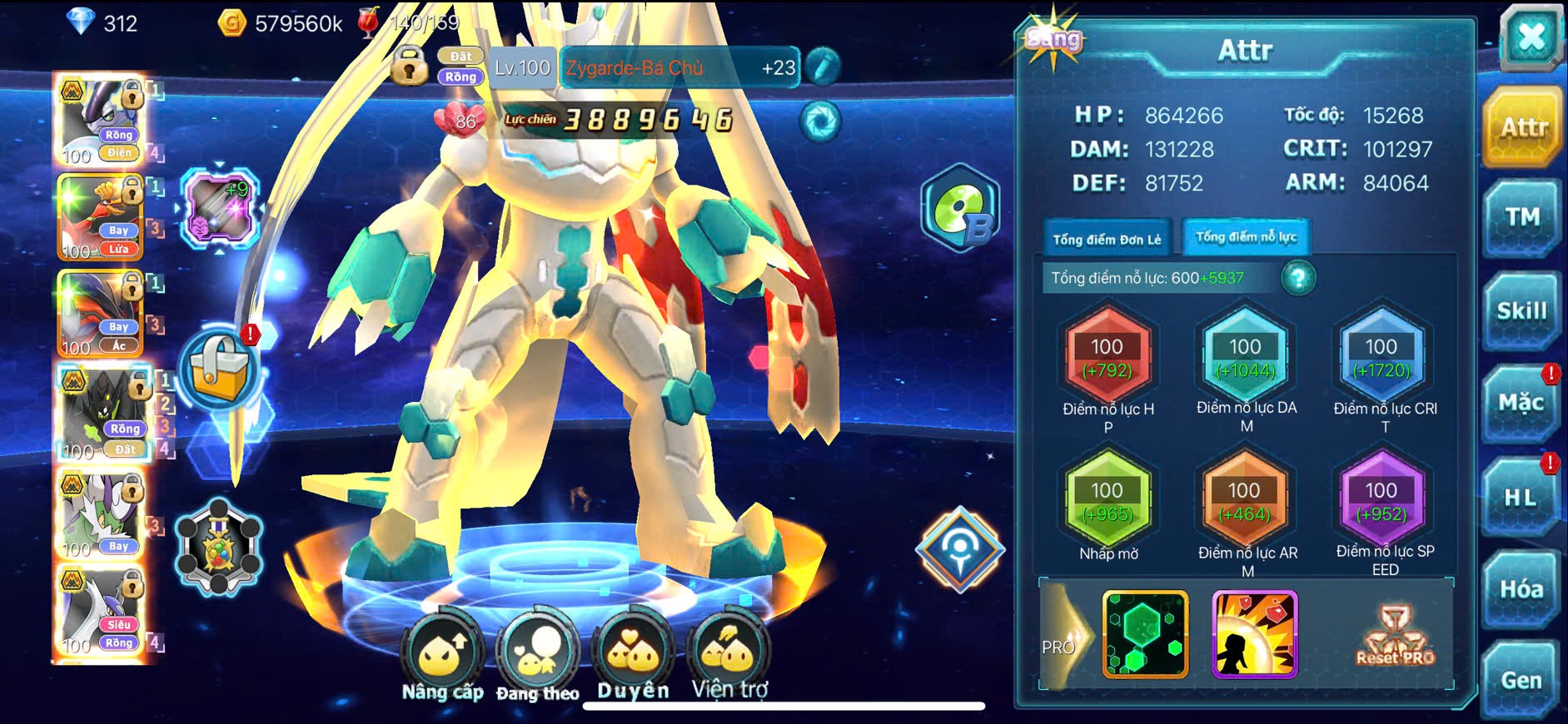Viewport: 1568px width, 724px height.
Task: Select the Tổng điểm nỗ lực tab
Action: tap(1247, 238)
